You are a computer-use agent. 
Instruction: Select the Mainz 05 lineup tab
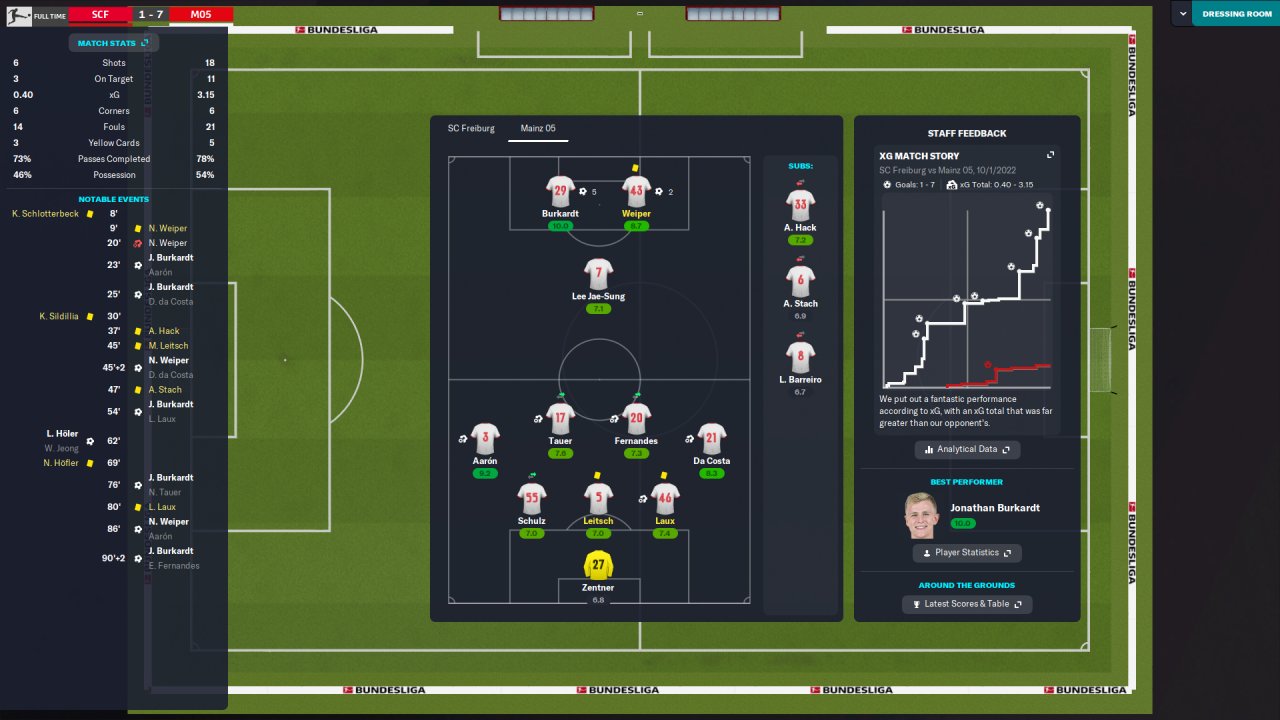(x=538, y=128)
